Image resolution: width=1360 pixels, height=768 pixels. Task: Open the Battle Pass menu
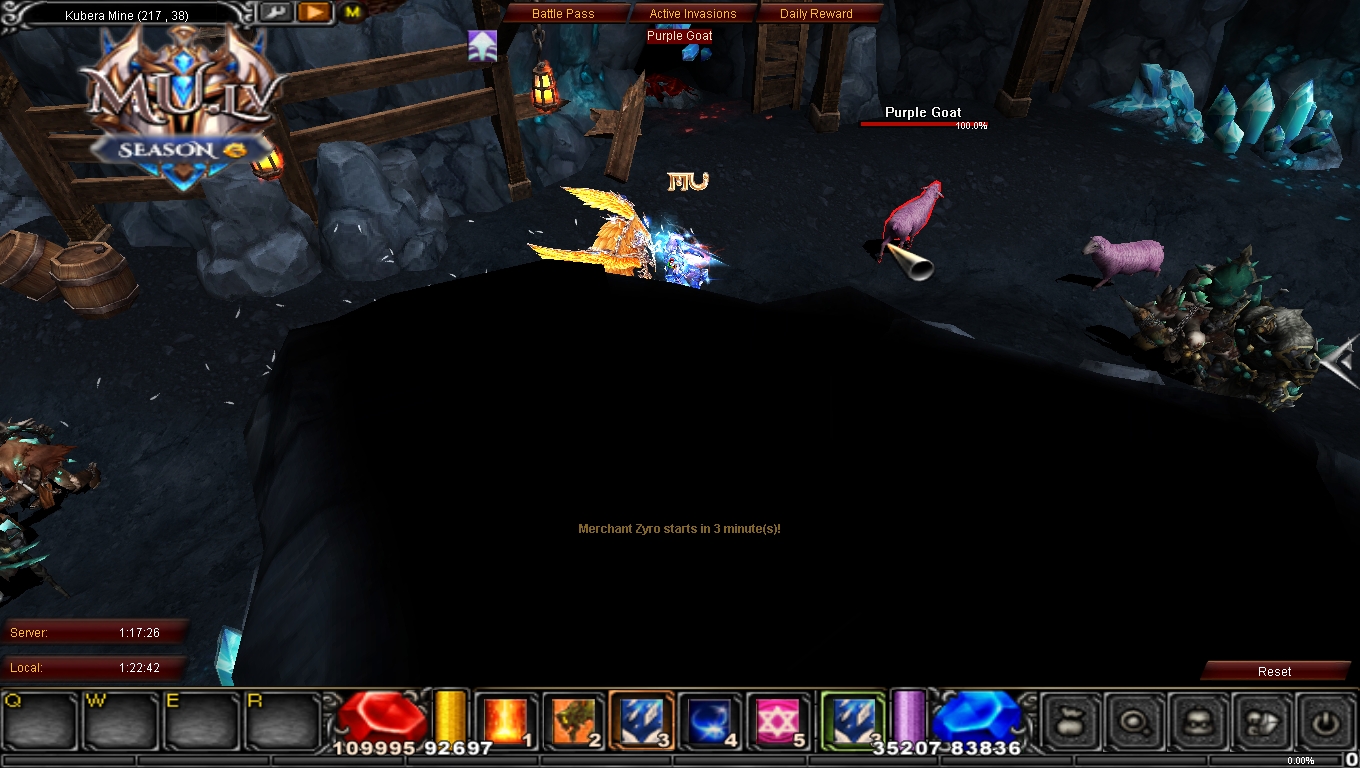click(x=563, y=13)
